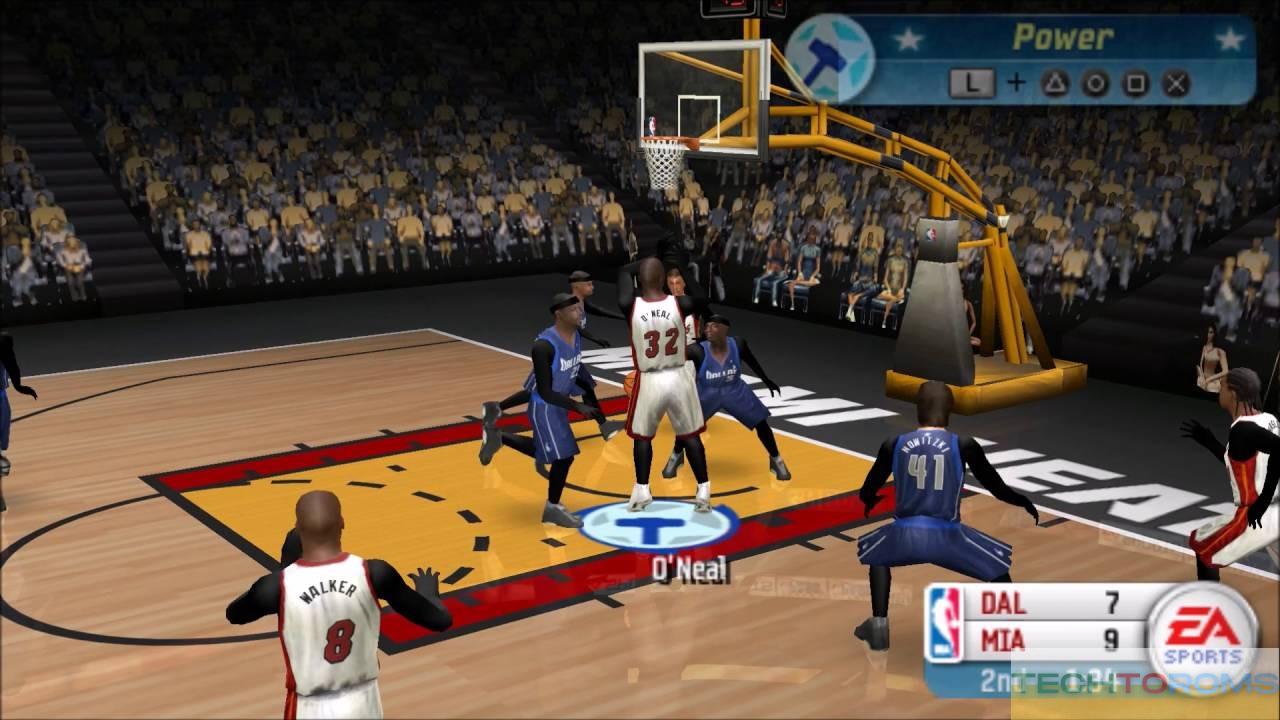Select O'Neal's blue player marker
The image size is (1280, 720).
(x=659, y=524)
